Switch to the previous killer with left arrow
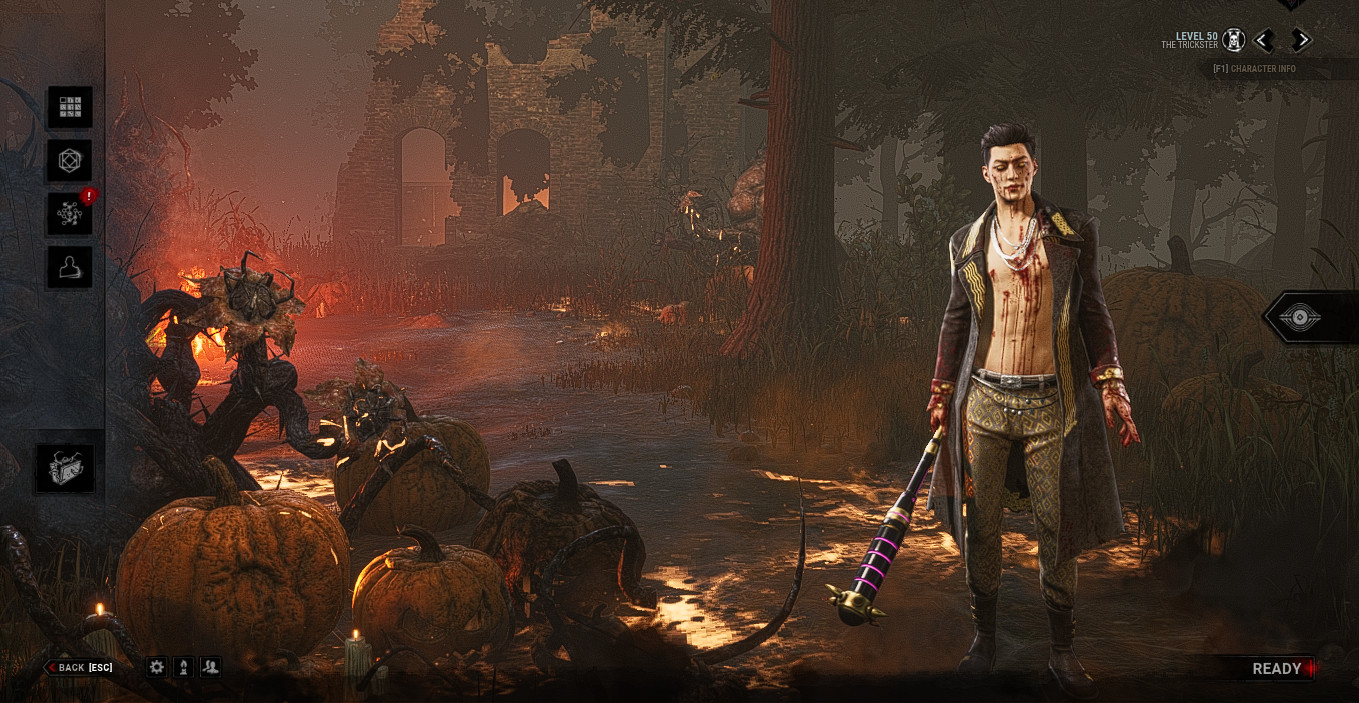Screen dimensions: 1359x703 click(x=1264, y=40)
